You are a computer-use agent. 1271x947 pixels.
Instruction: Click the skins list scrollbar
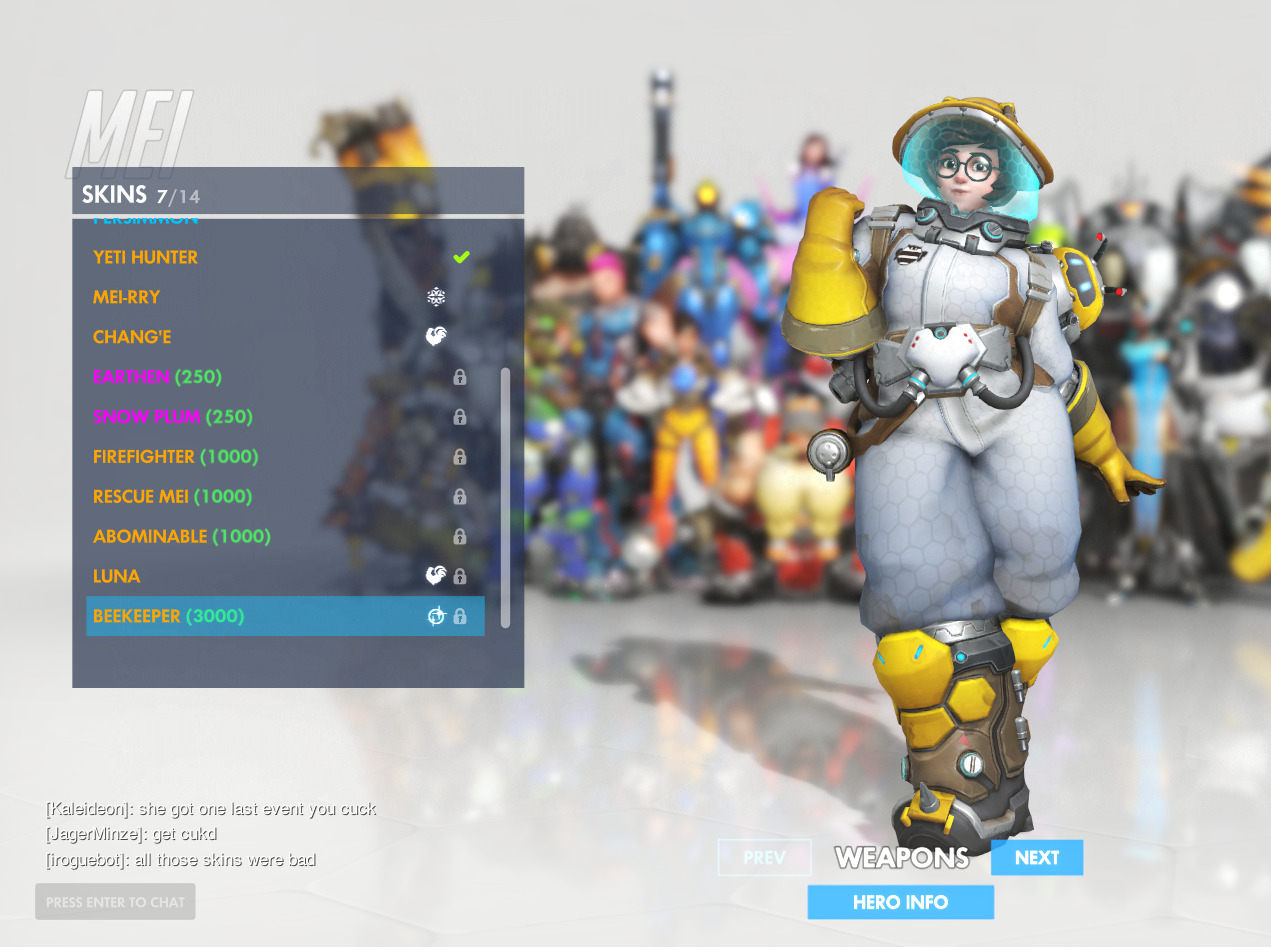[505, 497]
